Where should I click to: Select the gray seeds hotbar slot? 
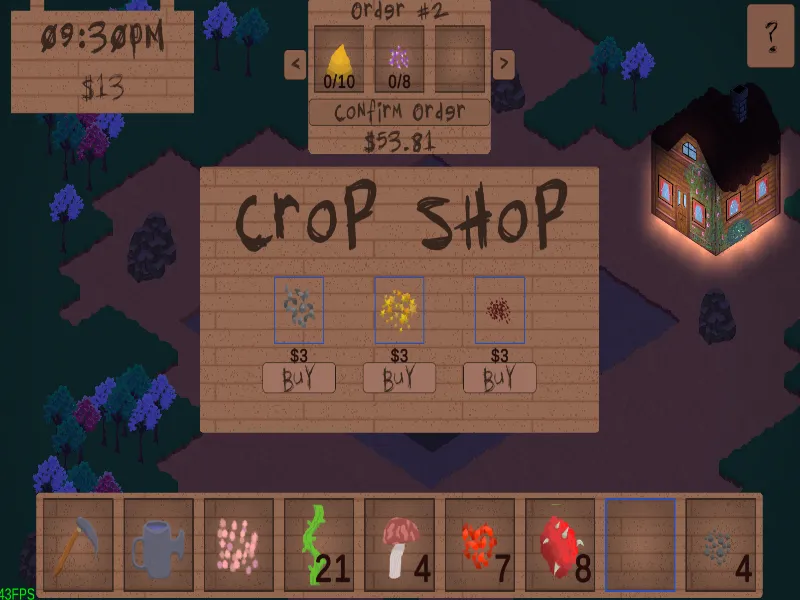[x=719, y=545]
